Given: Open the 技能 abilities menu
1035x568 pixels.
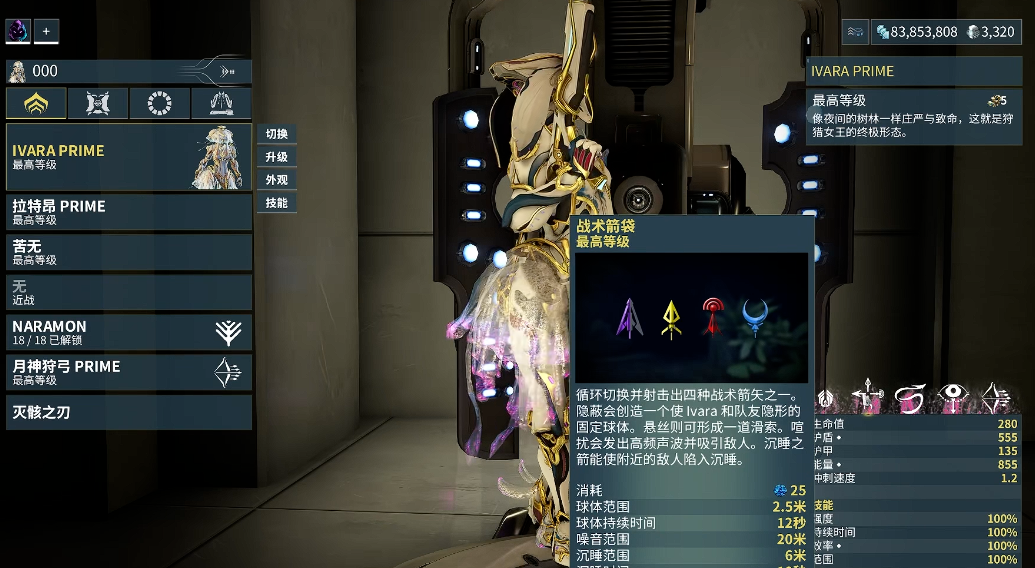Looking at the screenshot, I should click(x=277, y=203).
